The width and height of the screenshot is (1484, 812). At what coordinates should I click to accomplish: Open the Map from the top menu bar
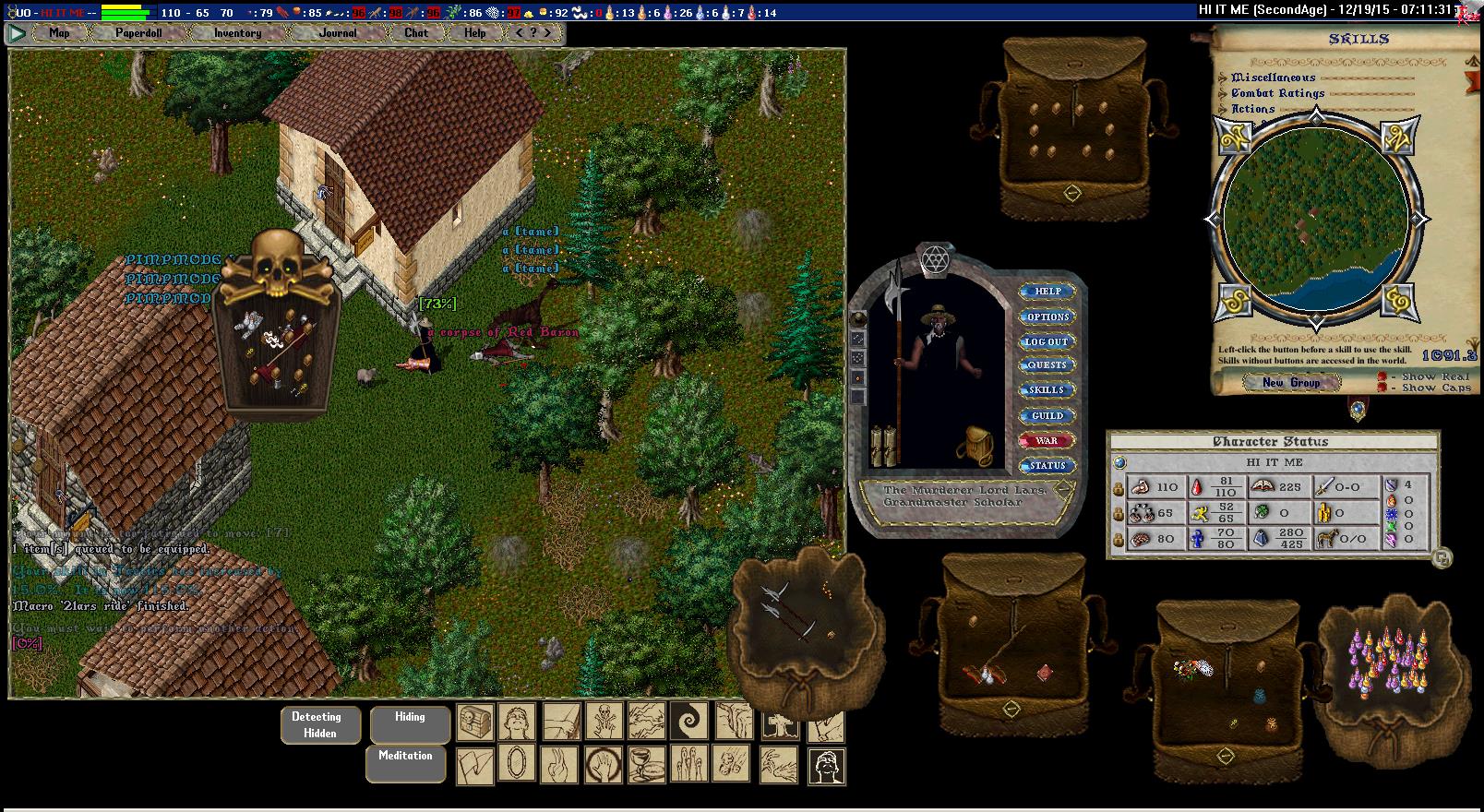coord(59,33)
